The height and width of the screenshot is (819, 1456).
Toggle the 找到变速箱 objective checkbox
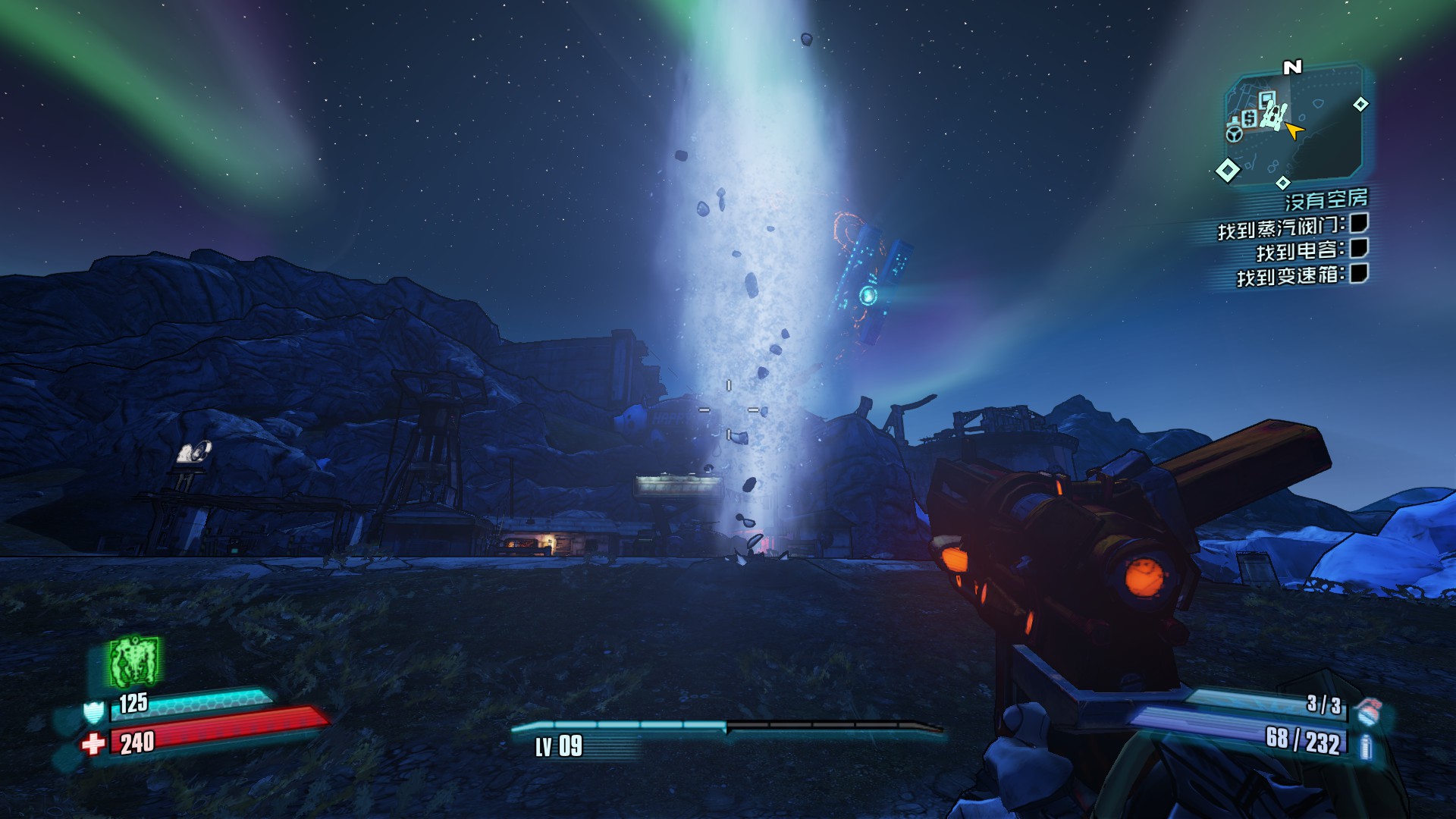(x=1359, y=273)
